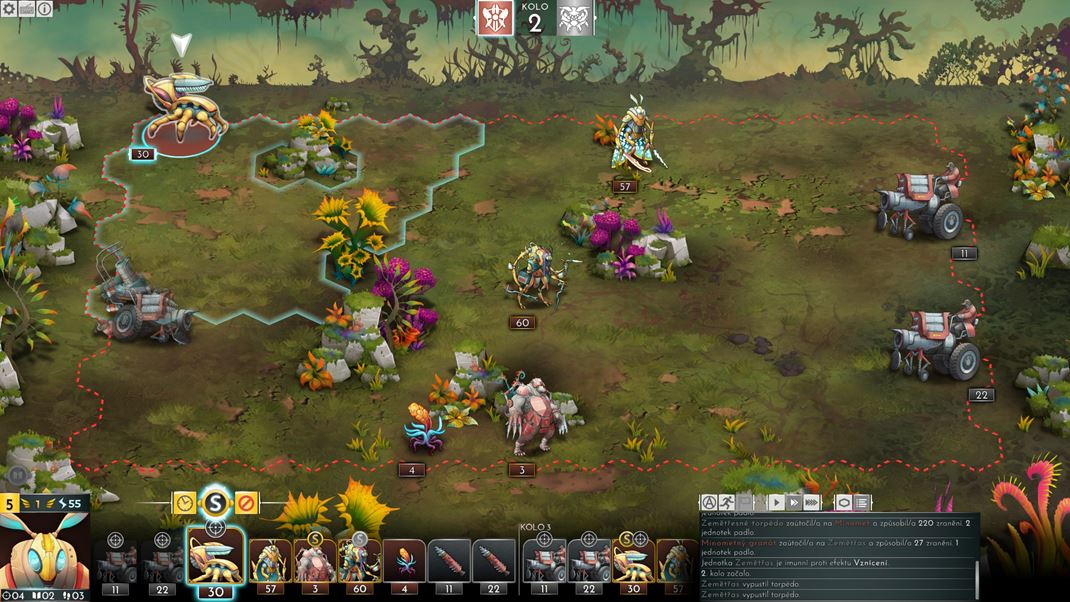Choose the wait clock action
1070x602 pixels.
184,502
